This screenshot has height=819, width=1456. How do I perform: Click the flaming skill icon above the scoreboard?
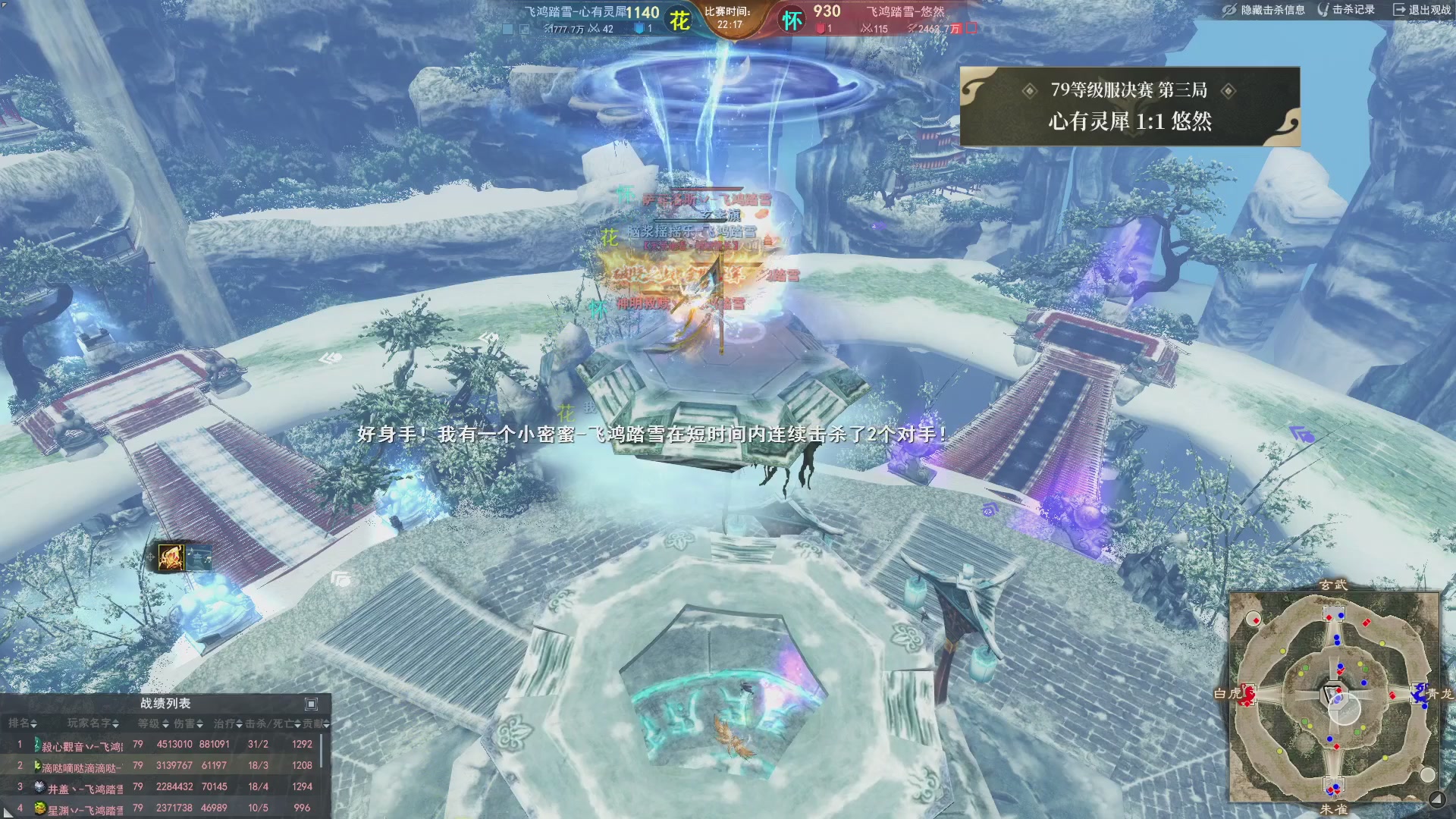point(171,557)
